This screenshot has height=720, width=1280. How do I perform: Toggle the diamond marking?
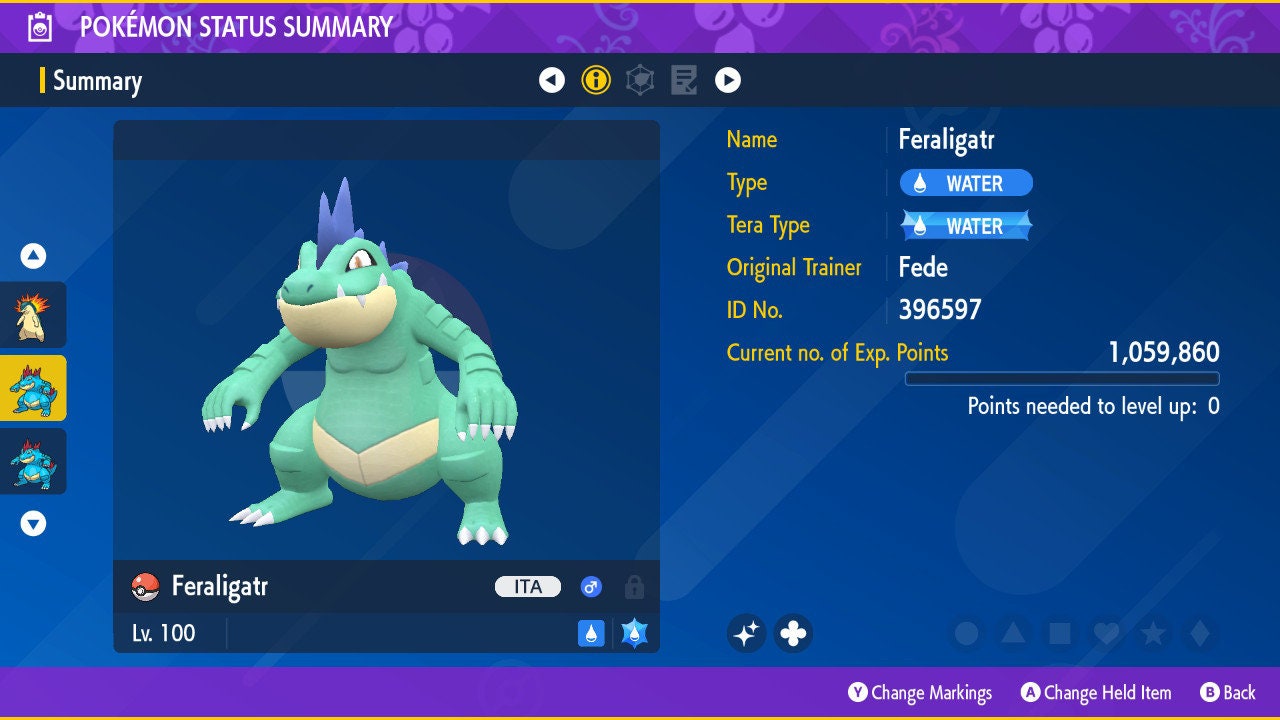(1200, 633)
